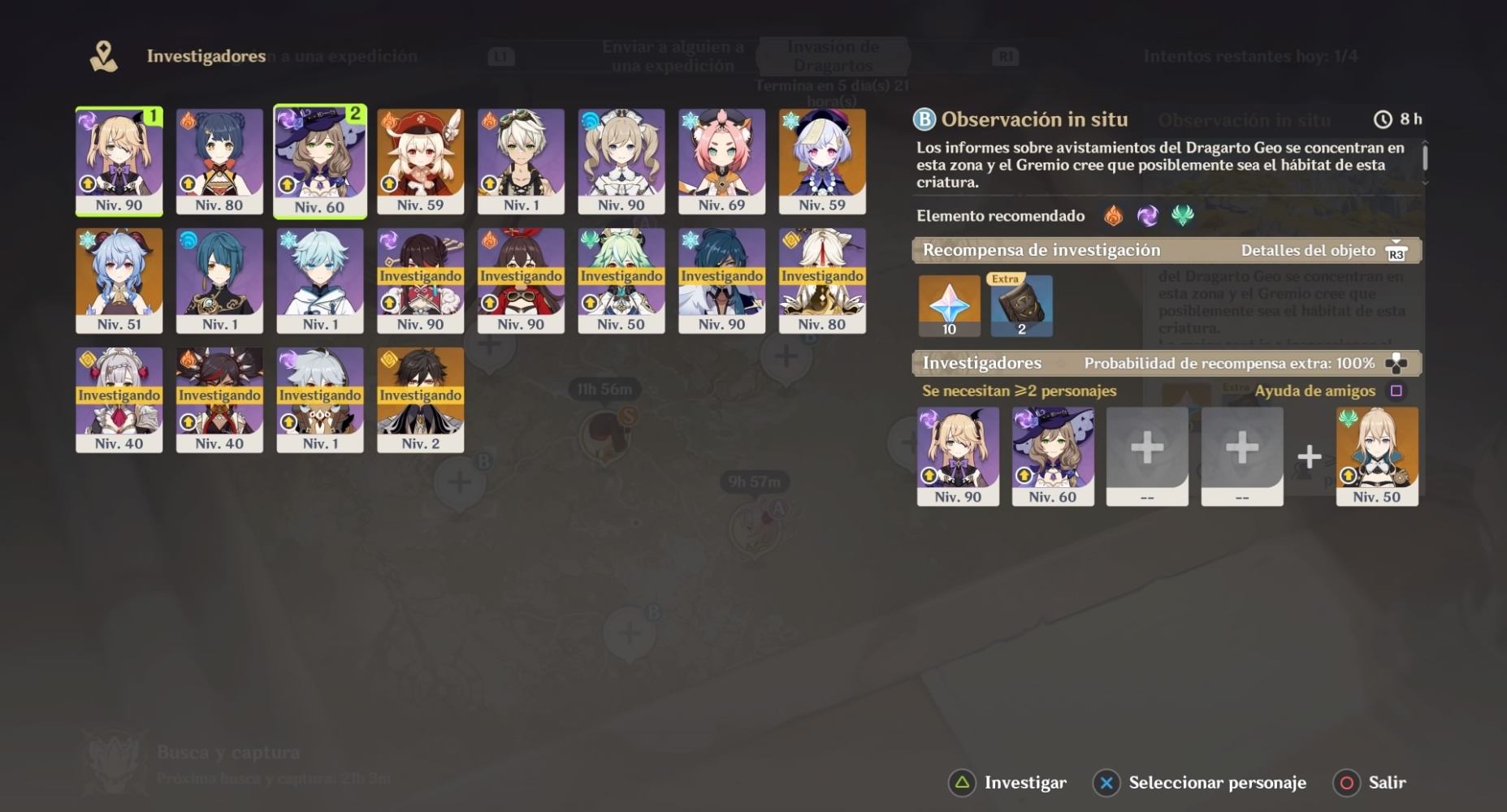Select the Niv. 90 Fischl character card
1507x812 pixels.
click(x=119, y=161)
